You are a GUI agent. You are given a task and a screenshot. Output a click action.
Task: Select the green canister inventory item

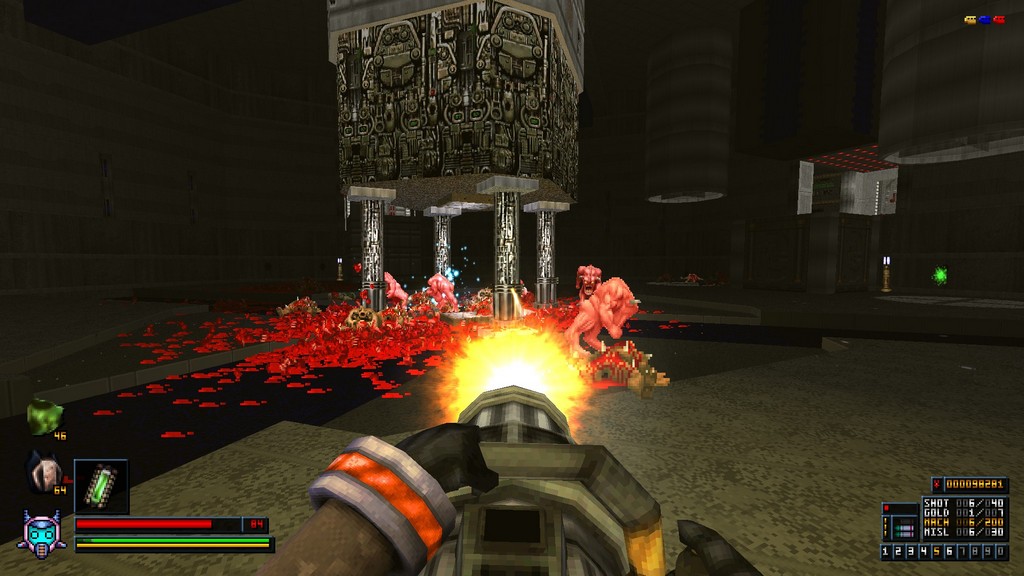(x=101, y=485)
